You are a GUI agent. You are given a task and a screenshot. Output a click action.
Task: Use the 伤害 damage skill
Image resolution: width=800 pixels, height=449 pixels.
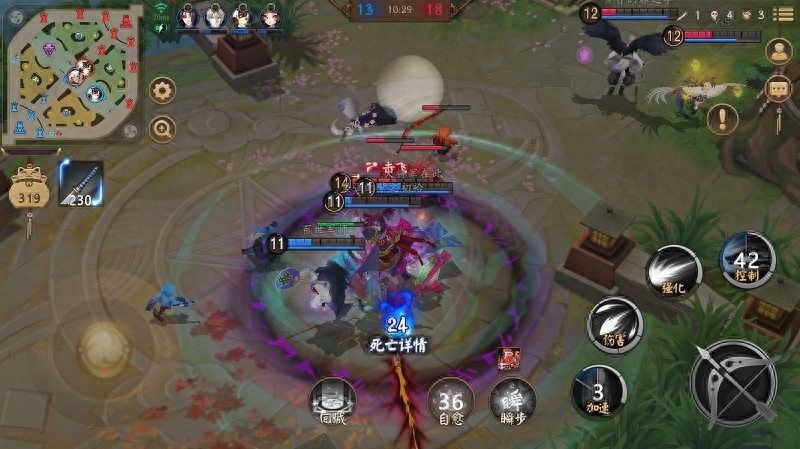pyautogui.click(x=614, y=324)
